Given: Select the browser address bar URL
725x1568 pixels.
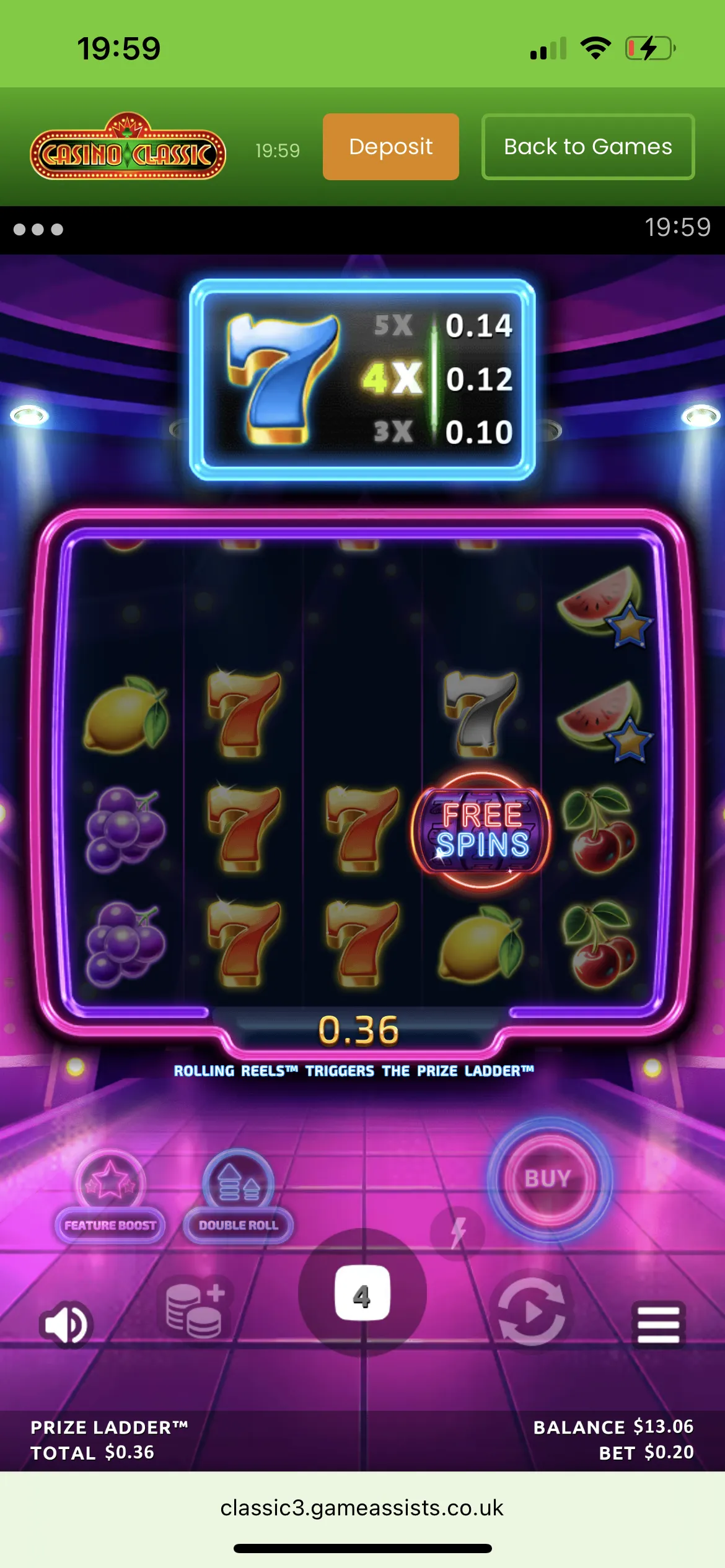Looking at the screenshot, I should pos(362,1508).
